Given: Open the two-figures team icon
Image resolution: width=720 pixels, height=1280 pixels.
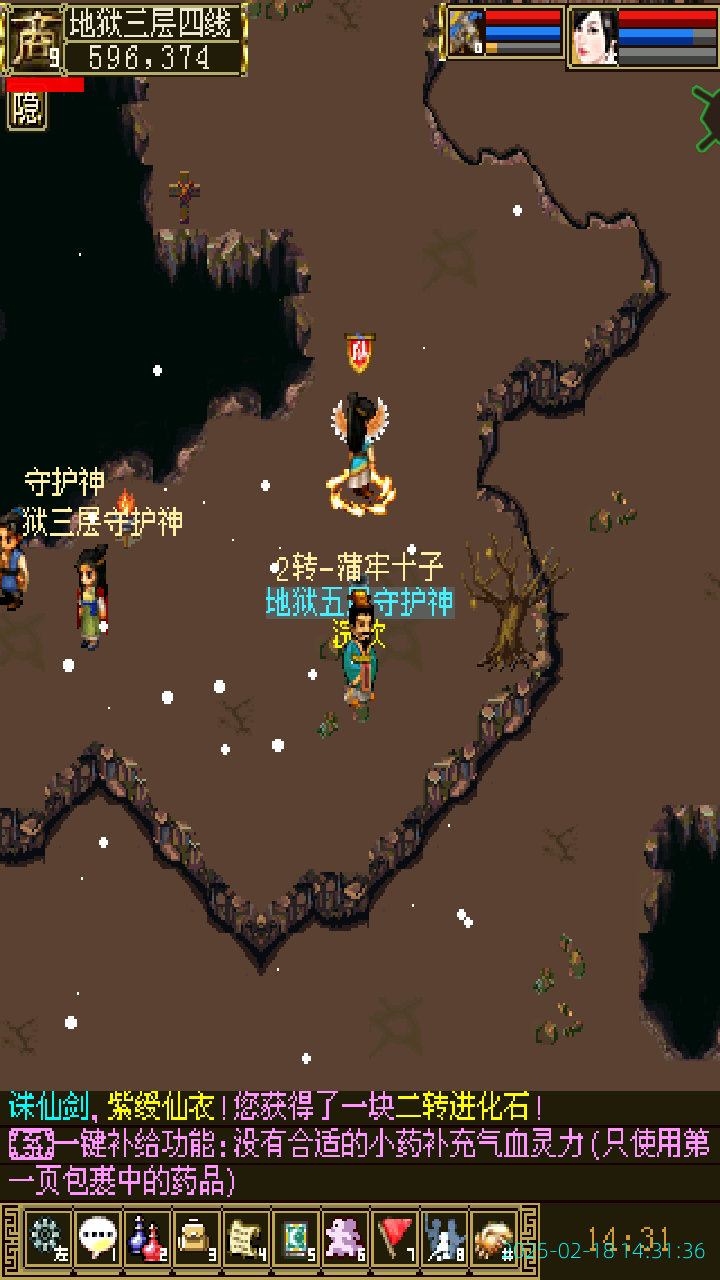Looking at the screenshot, I should [445, 1238].
